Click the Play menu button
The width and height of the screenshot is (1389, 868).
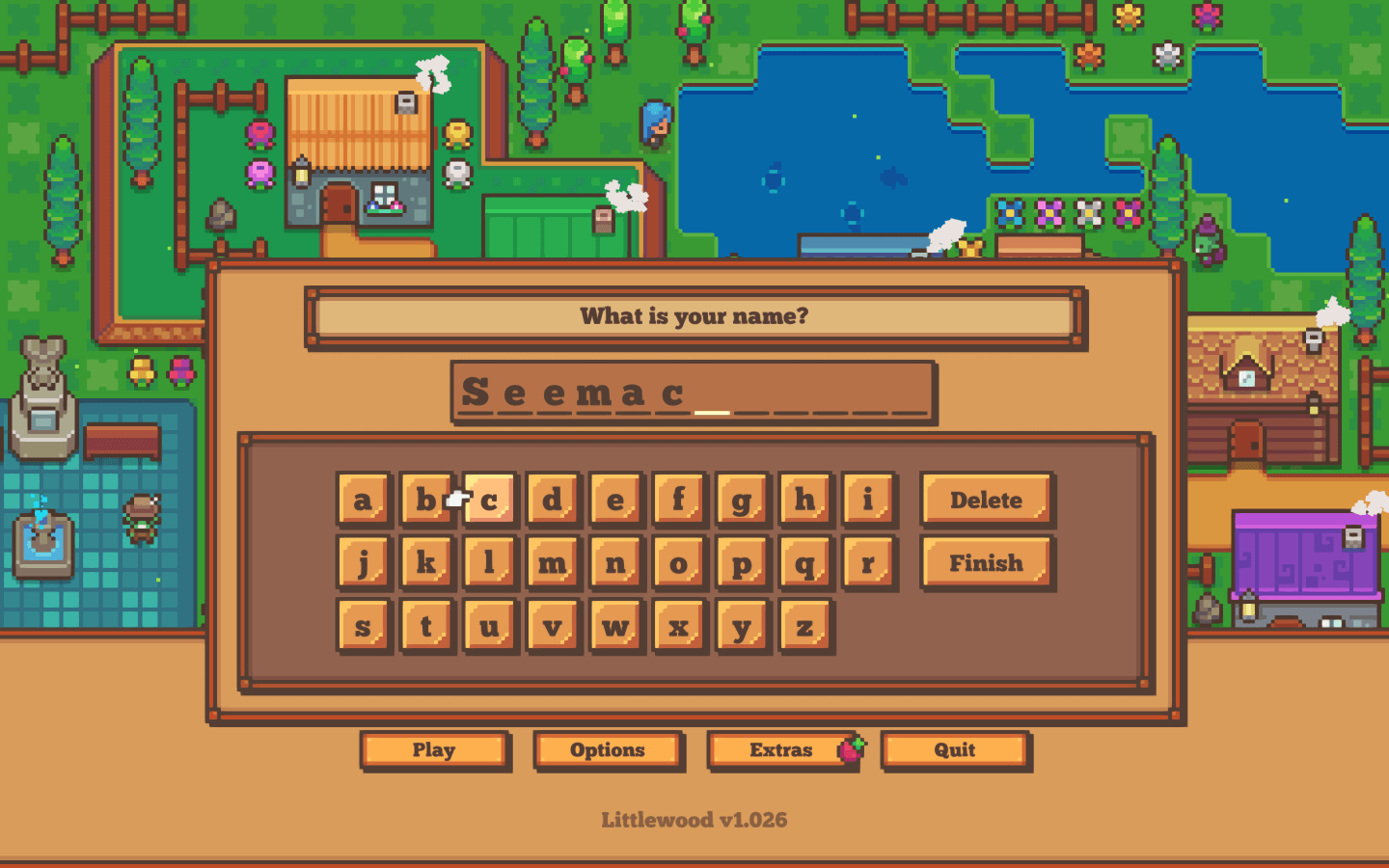coord(434,750)
